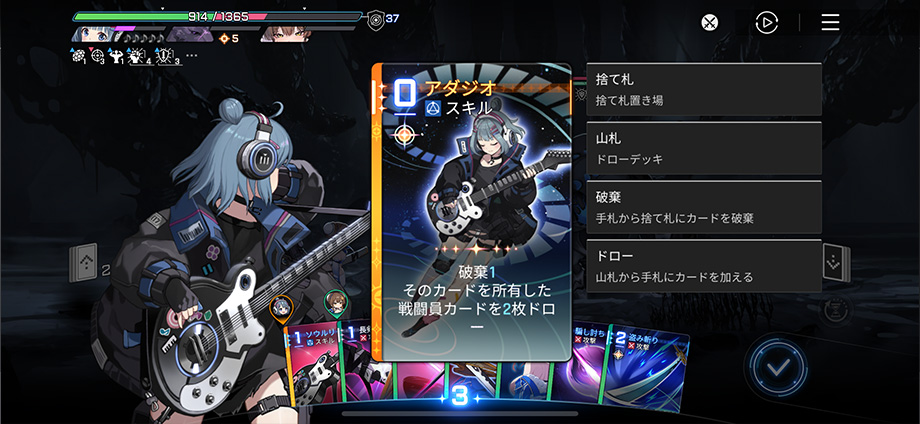Open the 山札 keyword entry

[704, 149]
